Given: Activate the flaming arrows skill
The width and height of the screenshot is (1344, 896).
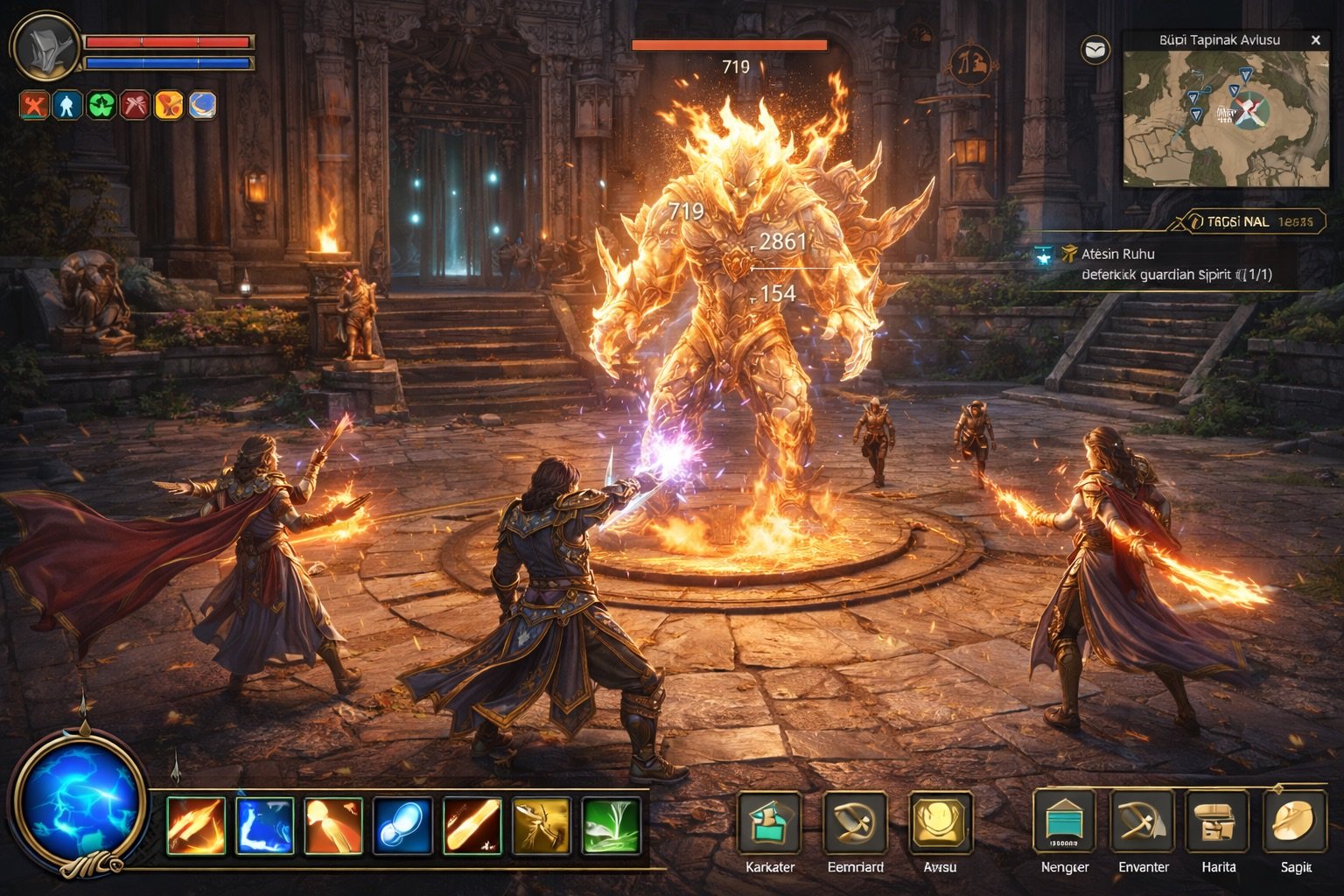Looking at the screenshot, I should (x=195, y=825).
